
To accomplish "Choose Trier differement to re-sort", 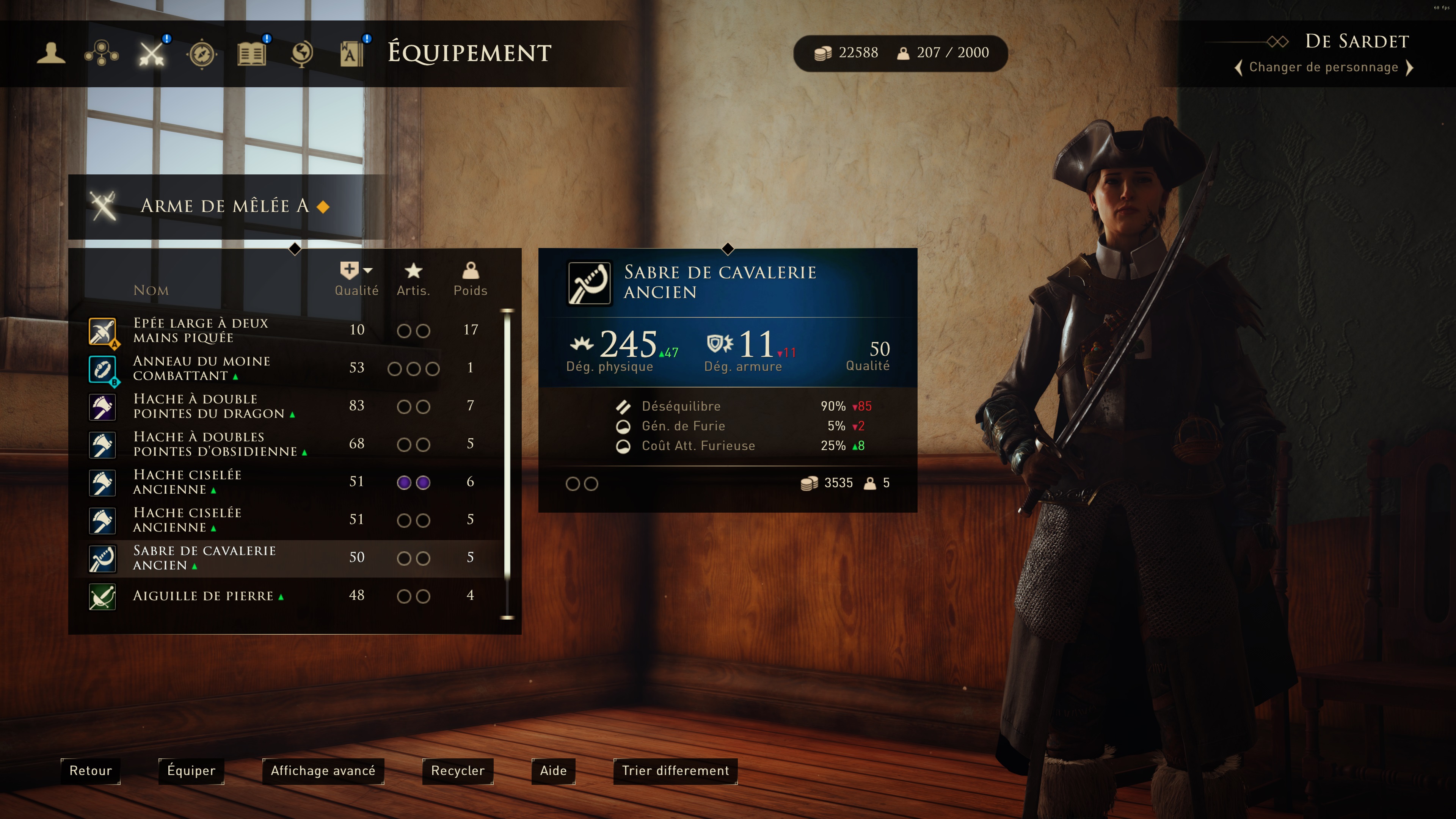I will 675,771.
